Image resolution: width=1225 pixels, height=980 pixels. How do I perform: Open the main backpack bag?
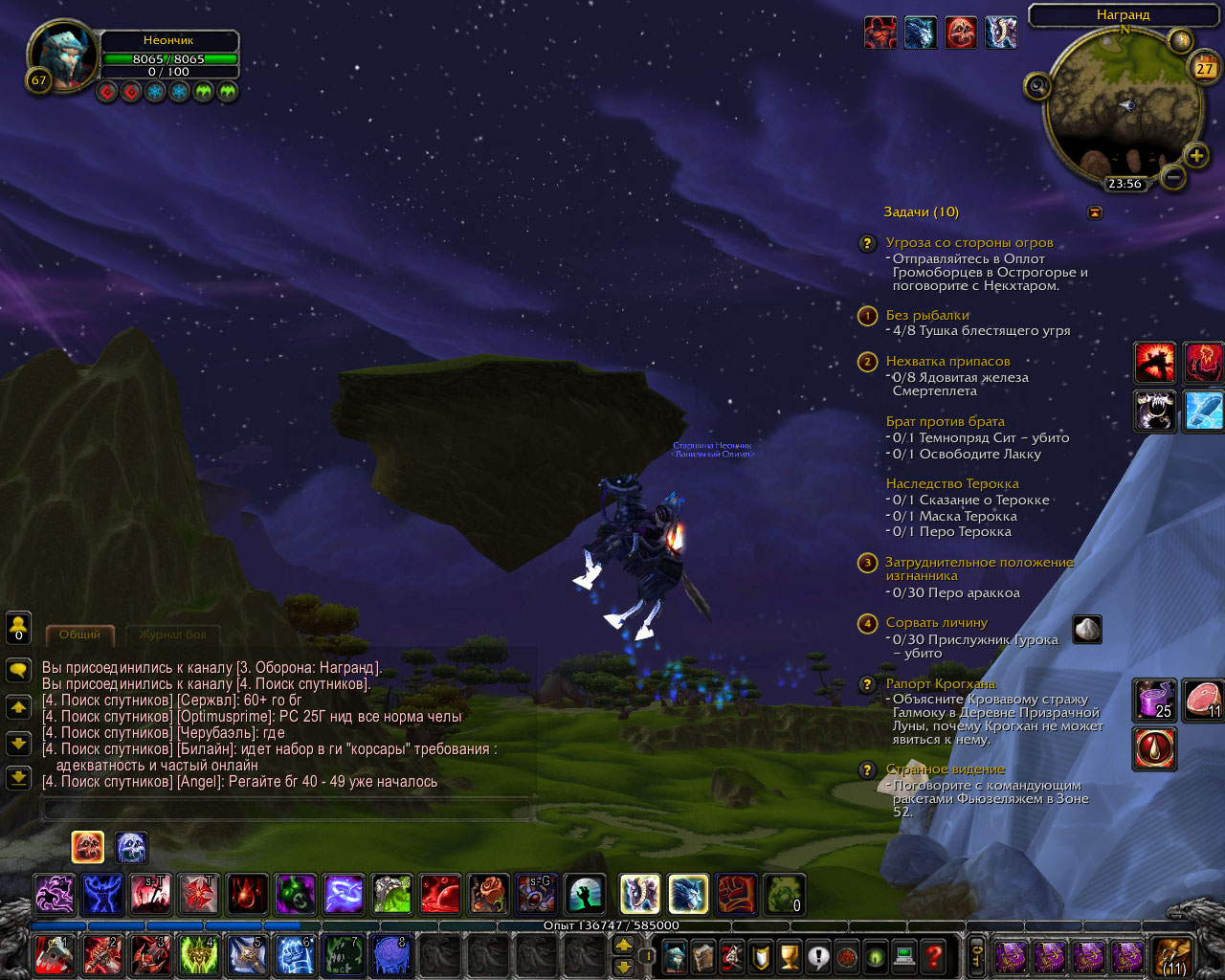[x=1171, y=955]
